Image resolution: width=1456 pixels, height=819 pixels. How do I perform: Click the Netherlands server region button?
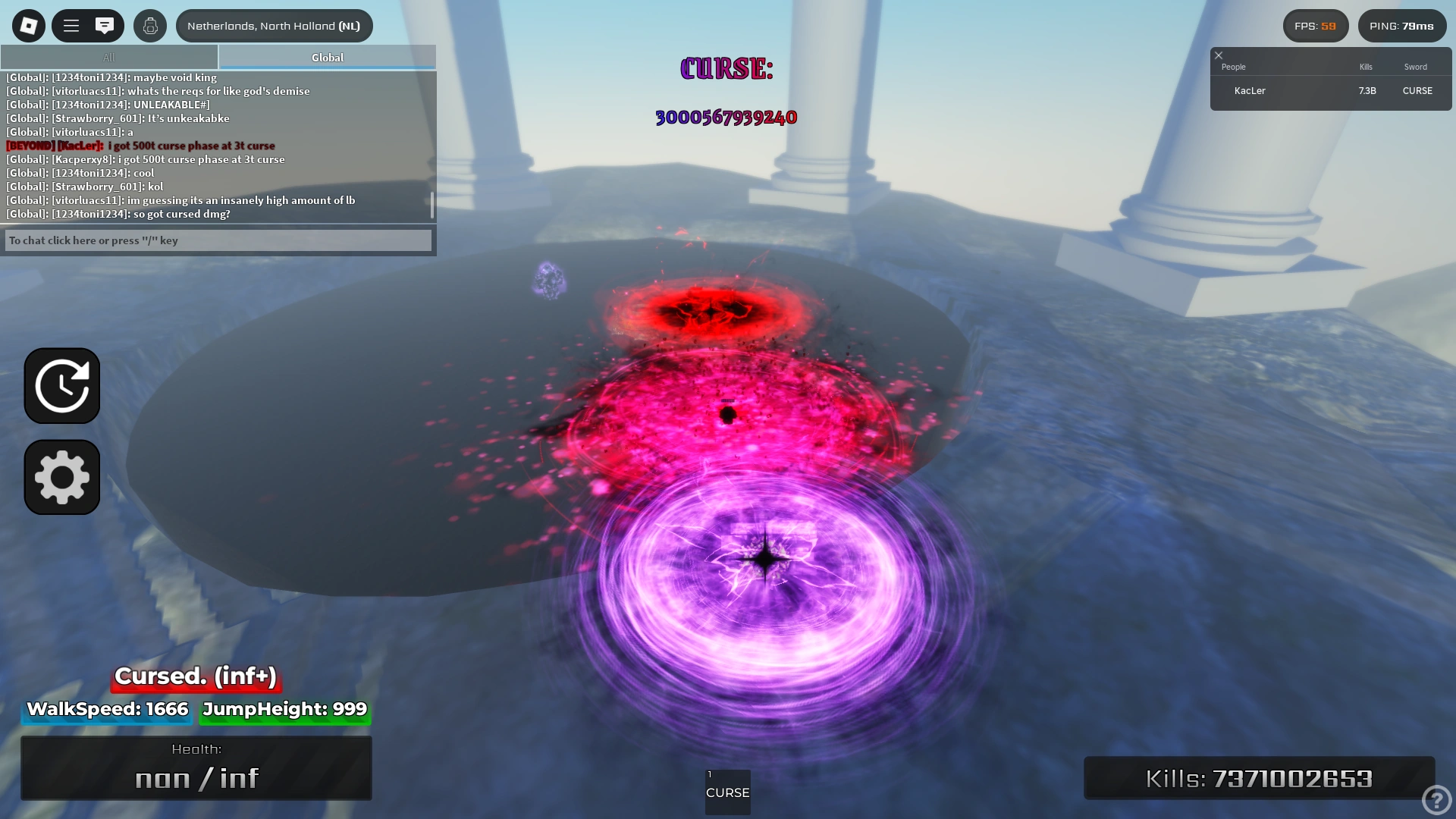[274, 25]
